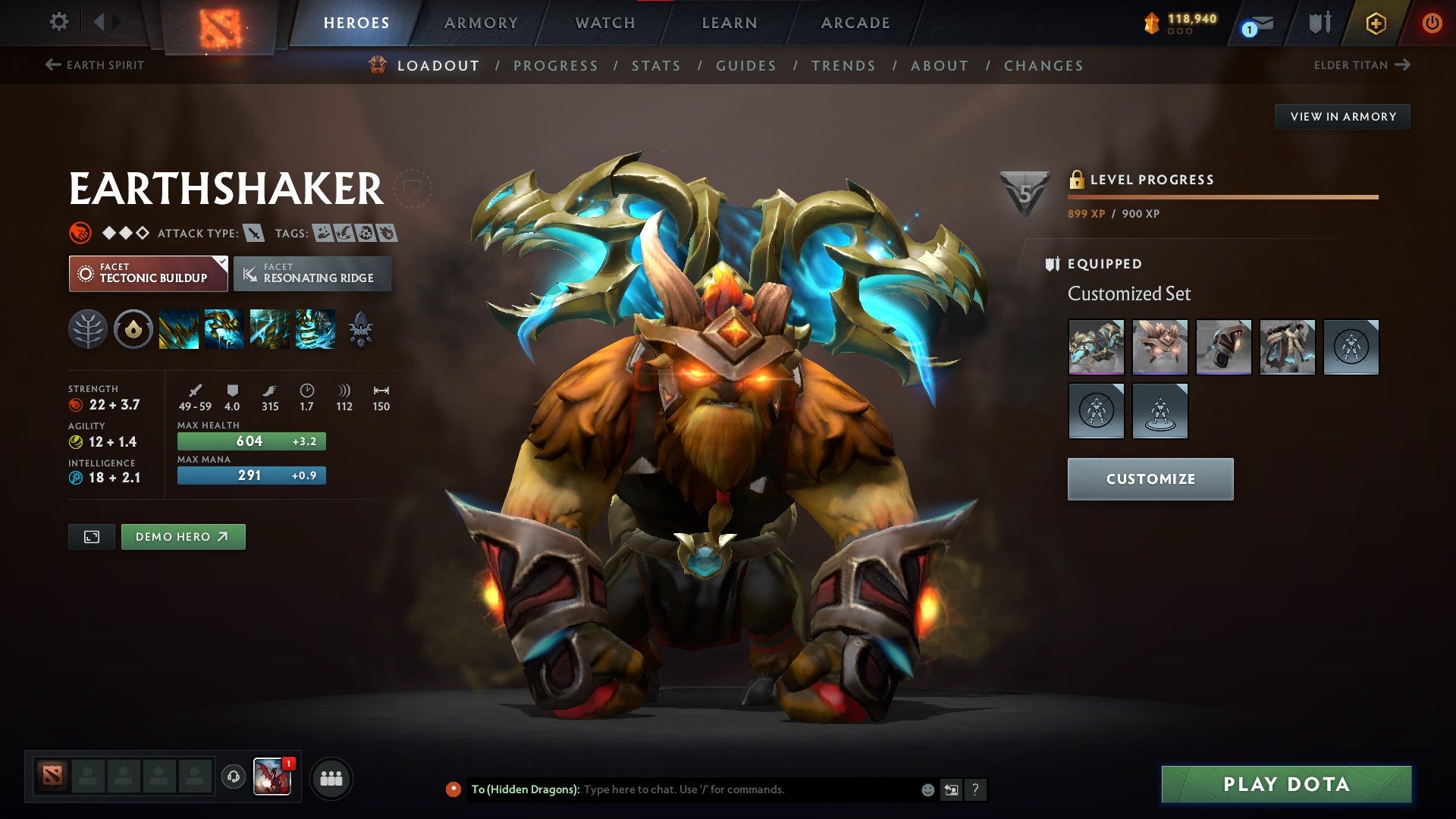Click the voice chat headset icon

tap(234, 777)
